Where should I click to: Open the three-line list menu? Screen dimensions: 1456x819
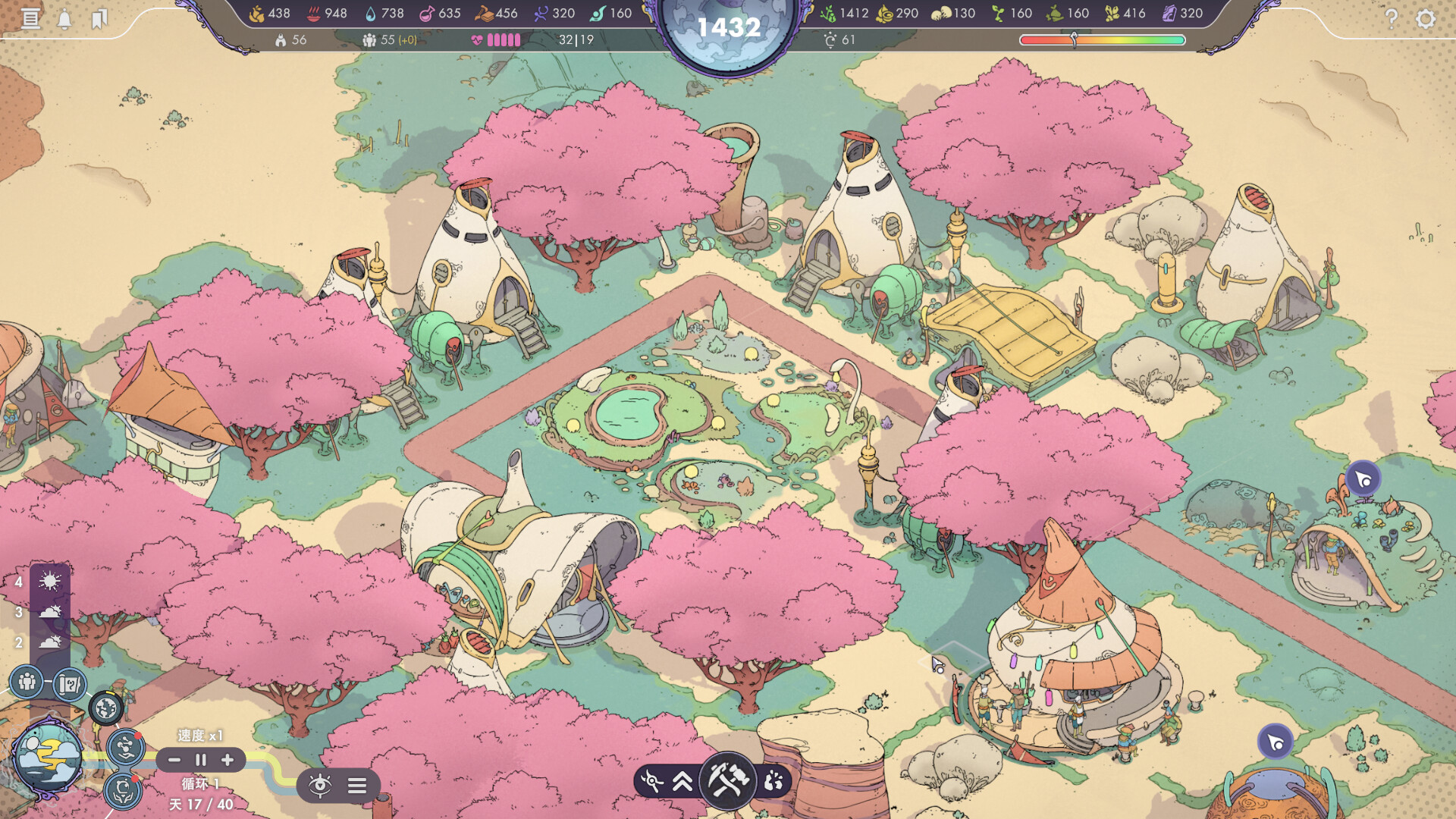click(x=357, y=785)
